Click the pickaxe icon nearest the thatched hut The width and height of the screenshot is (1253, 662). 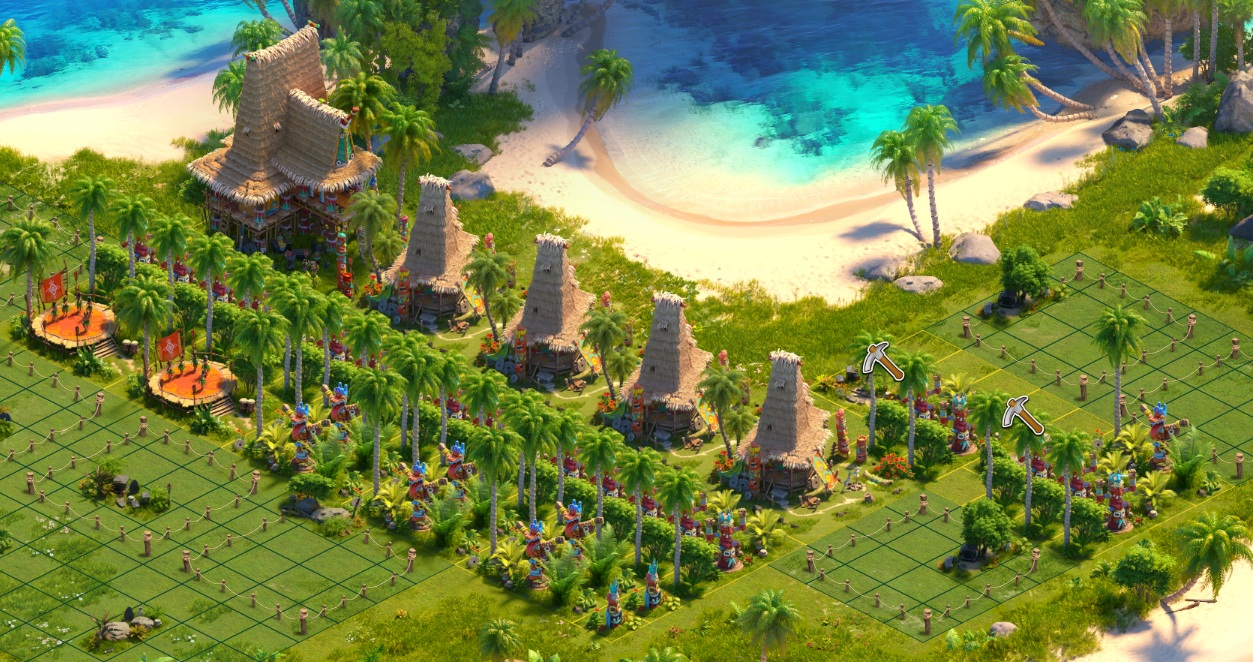[x=882, y=361]
